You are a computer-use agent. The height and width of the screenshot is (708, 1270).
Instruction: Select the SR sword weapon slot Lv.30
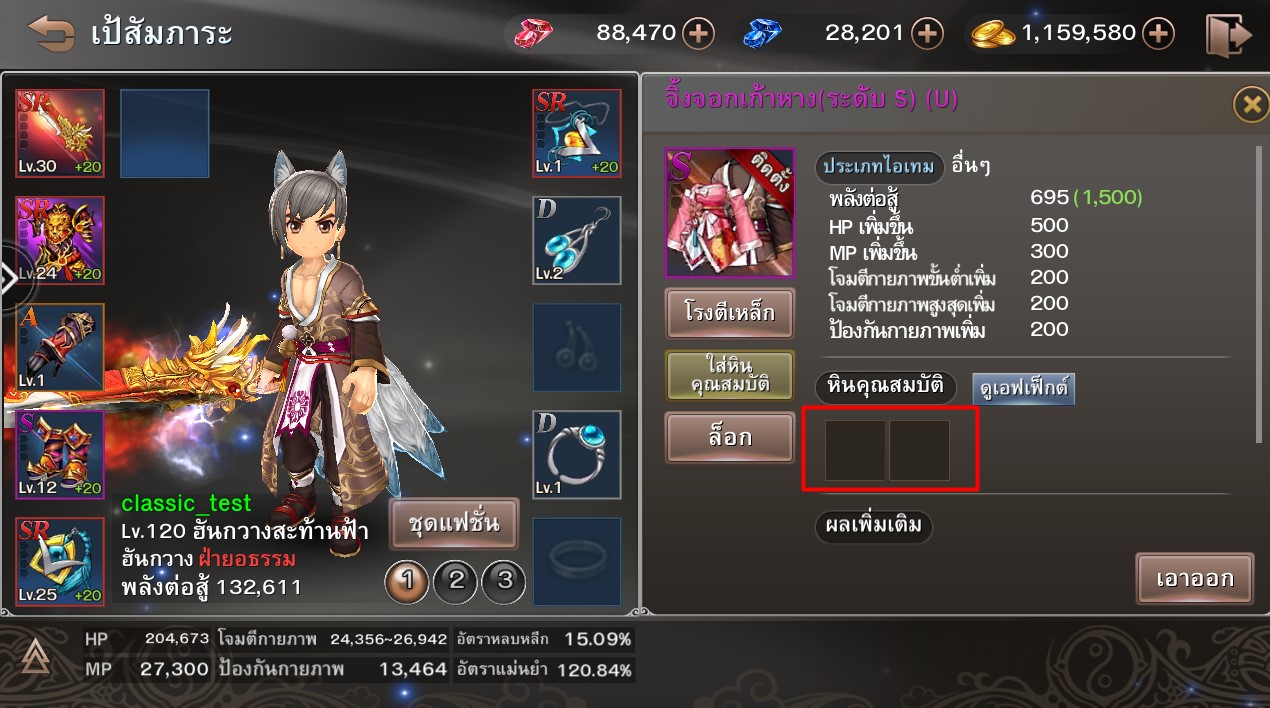tap(60, 133)
